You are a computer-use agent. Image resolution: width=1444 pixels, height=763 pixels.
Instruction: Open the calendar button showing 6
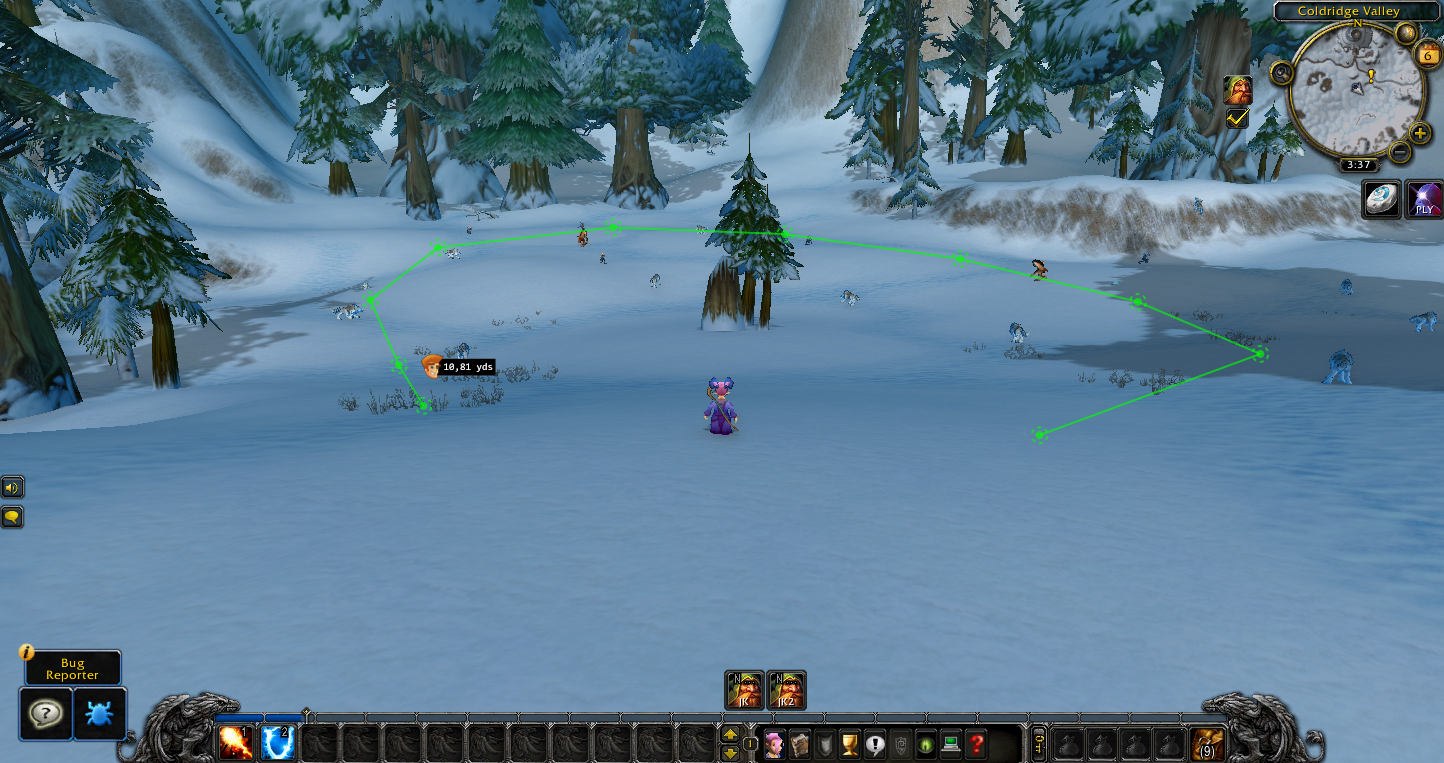(x=1427, y=54)
